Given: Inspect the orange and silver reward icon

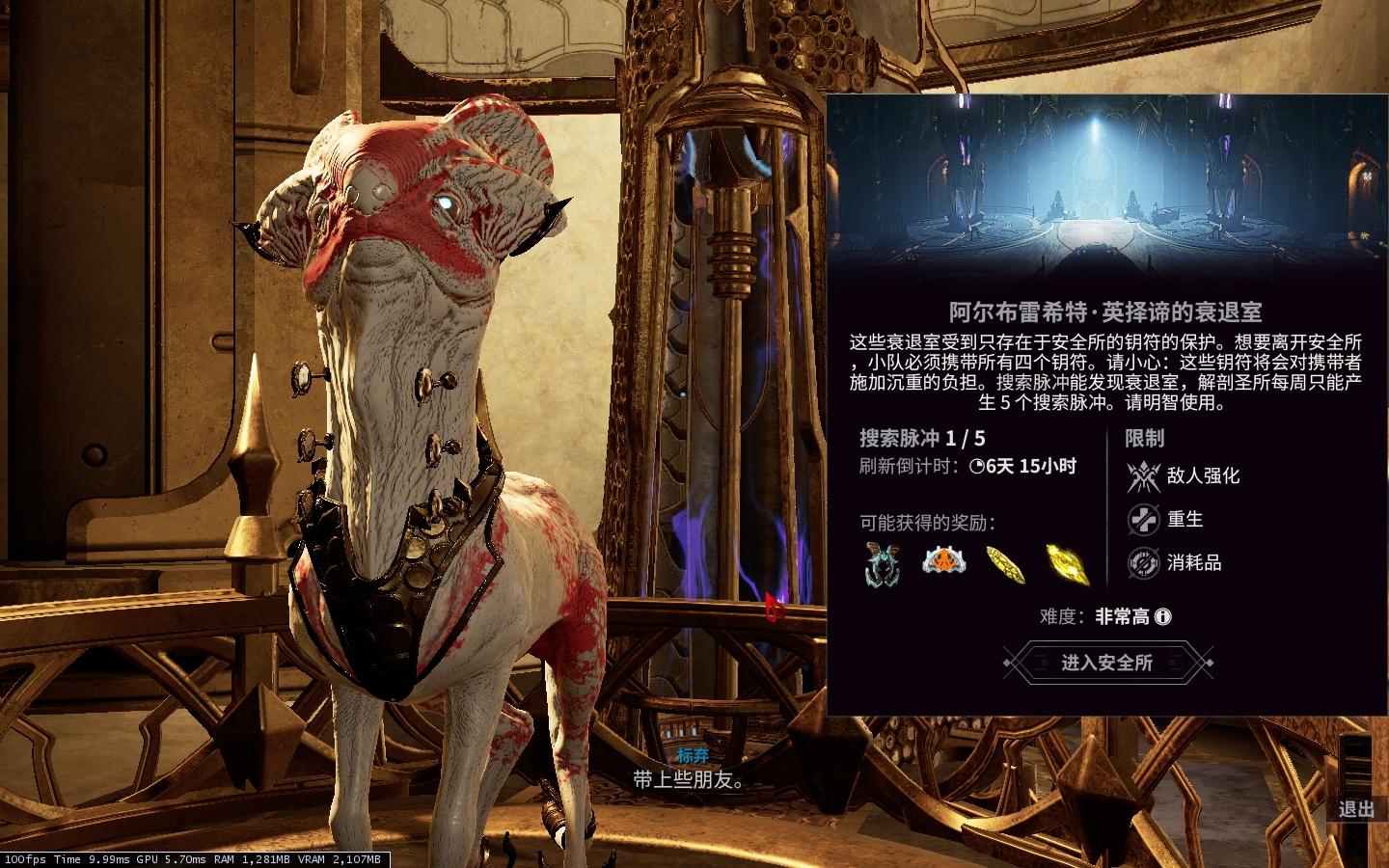Looking at the screenshot, I should pos(943,560).
